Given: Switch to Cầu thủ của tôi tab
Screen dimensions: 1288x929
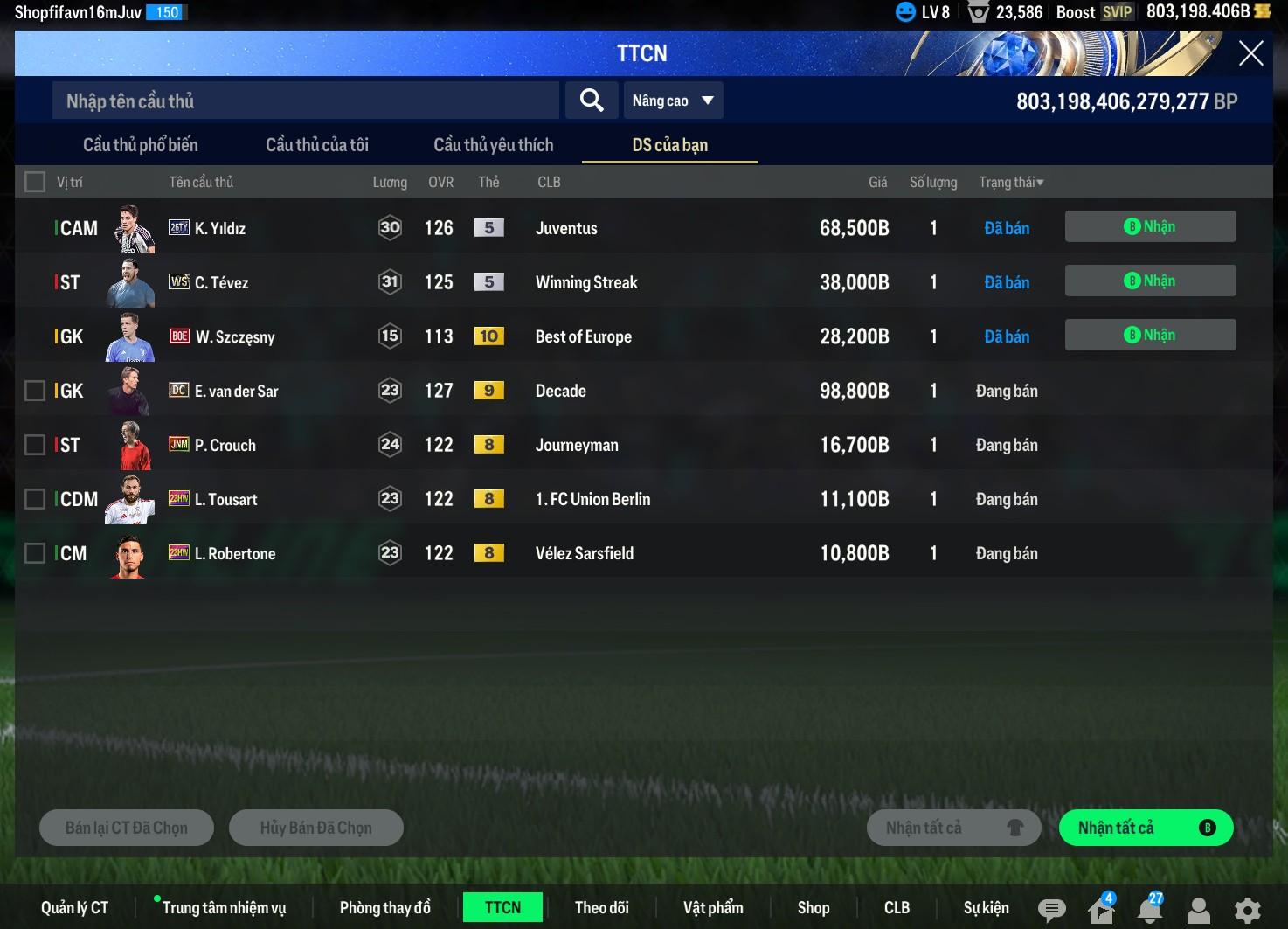Looking at the screenshot, I should 317,145.
